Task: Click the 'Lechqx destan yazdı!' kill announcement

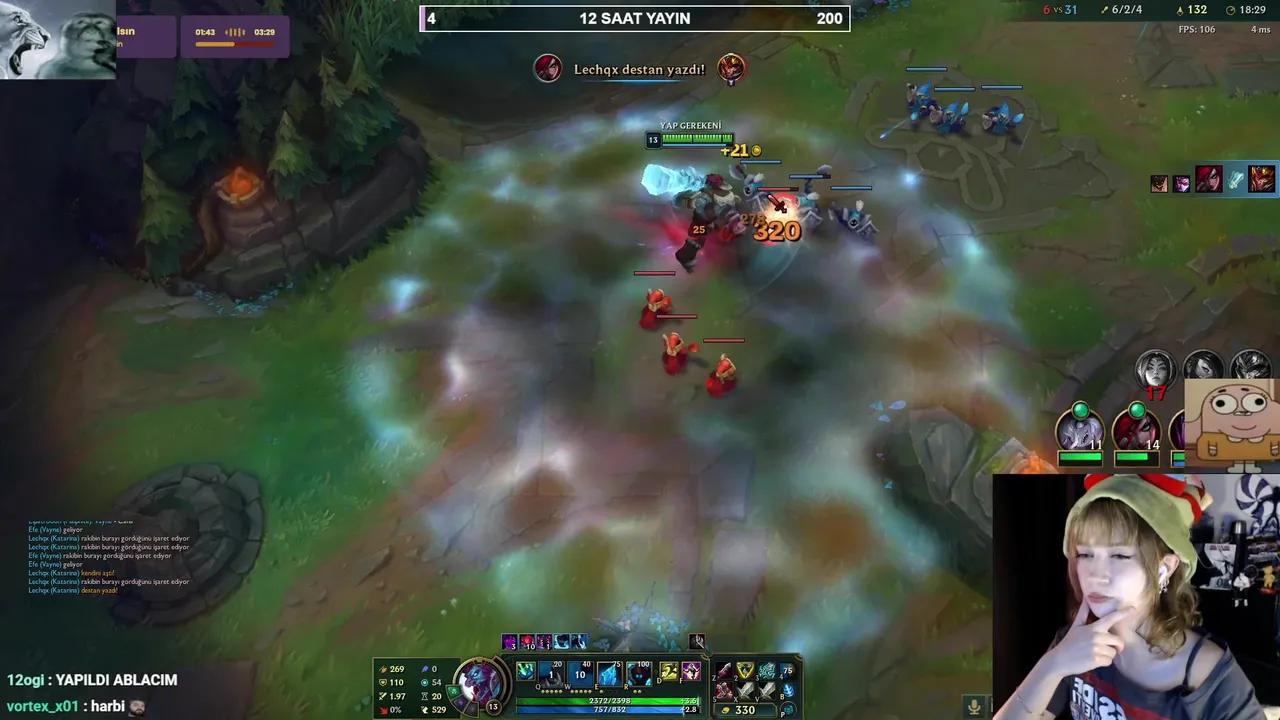Action: (x=639, y=69)
